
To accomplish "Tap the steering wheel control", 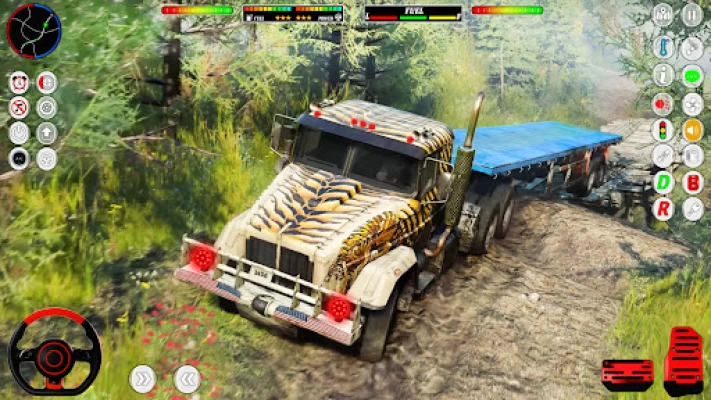I will (54, 352).
